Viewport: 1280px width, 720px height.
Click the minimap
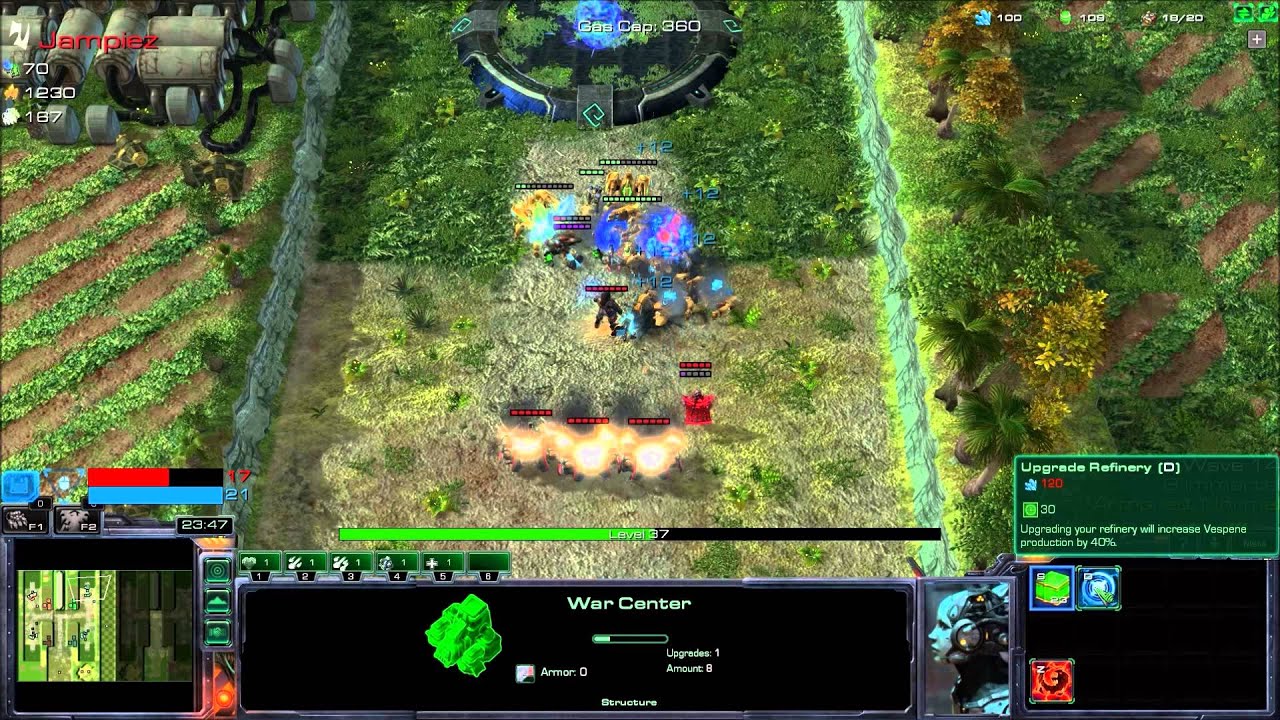click(x=105, y=626)
